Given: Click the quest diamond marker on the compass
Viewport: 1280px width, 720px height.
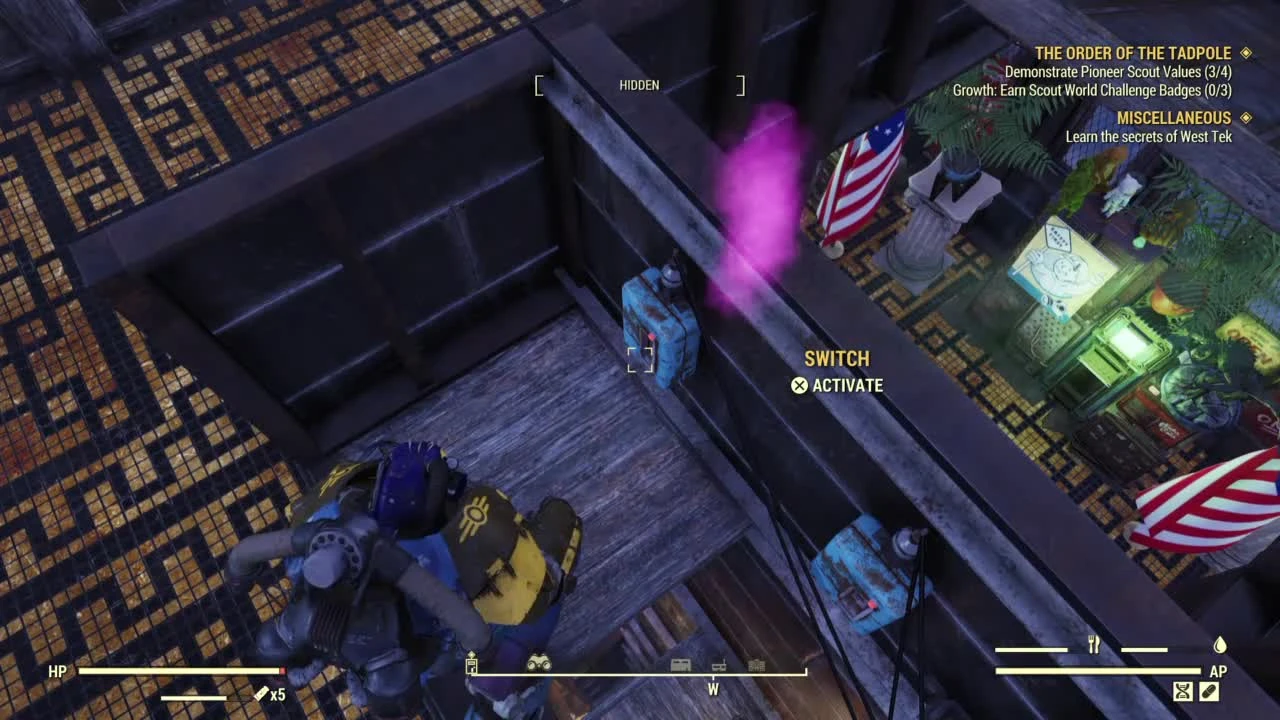Looking at the screenshot, I should [x=471, y=655].
